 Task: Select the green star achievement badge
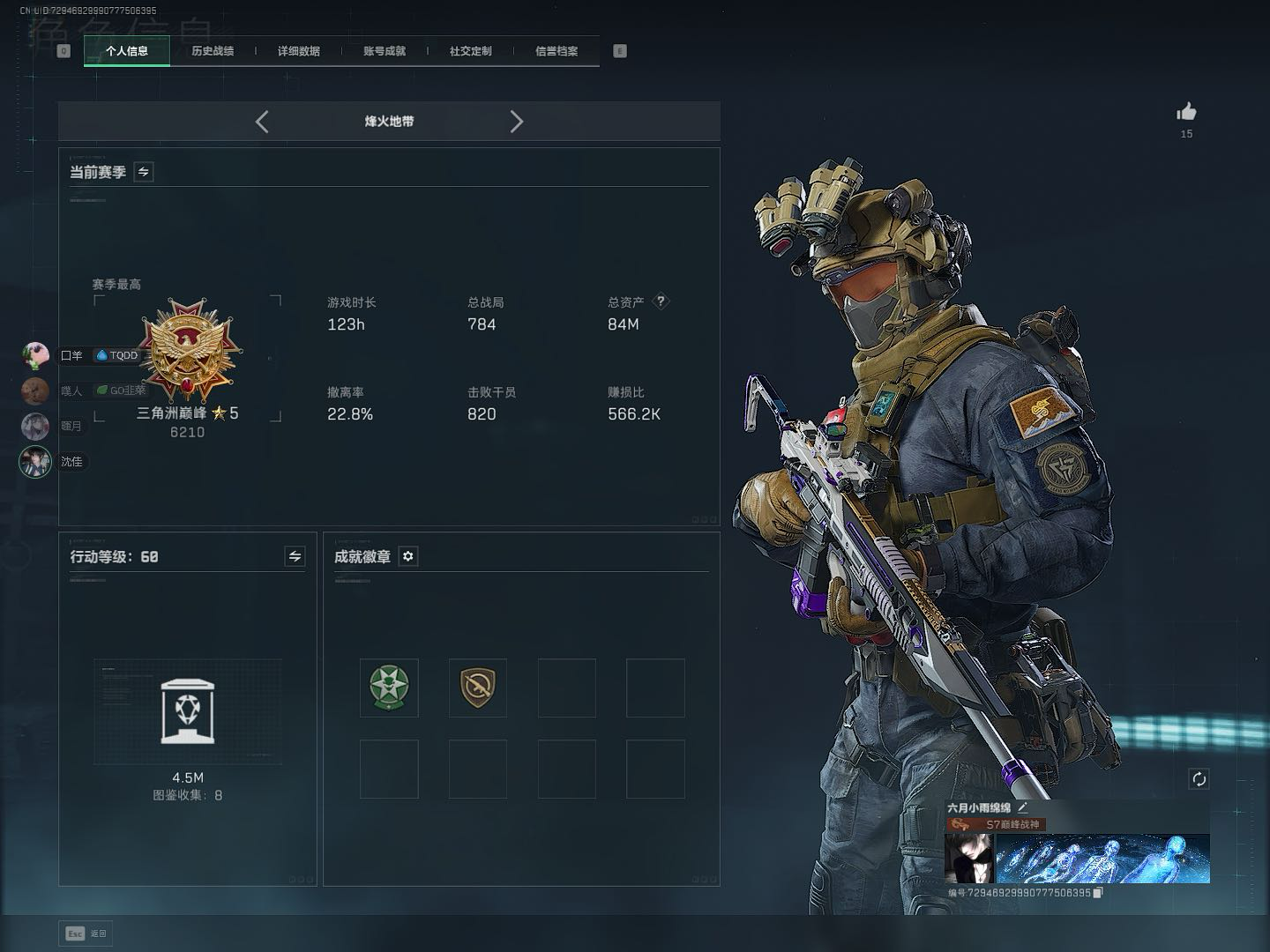pos(389,688)
